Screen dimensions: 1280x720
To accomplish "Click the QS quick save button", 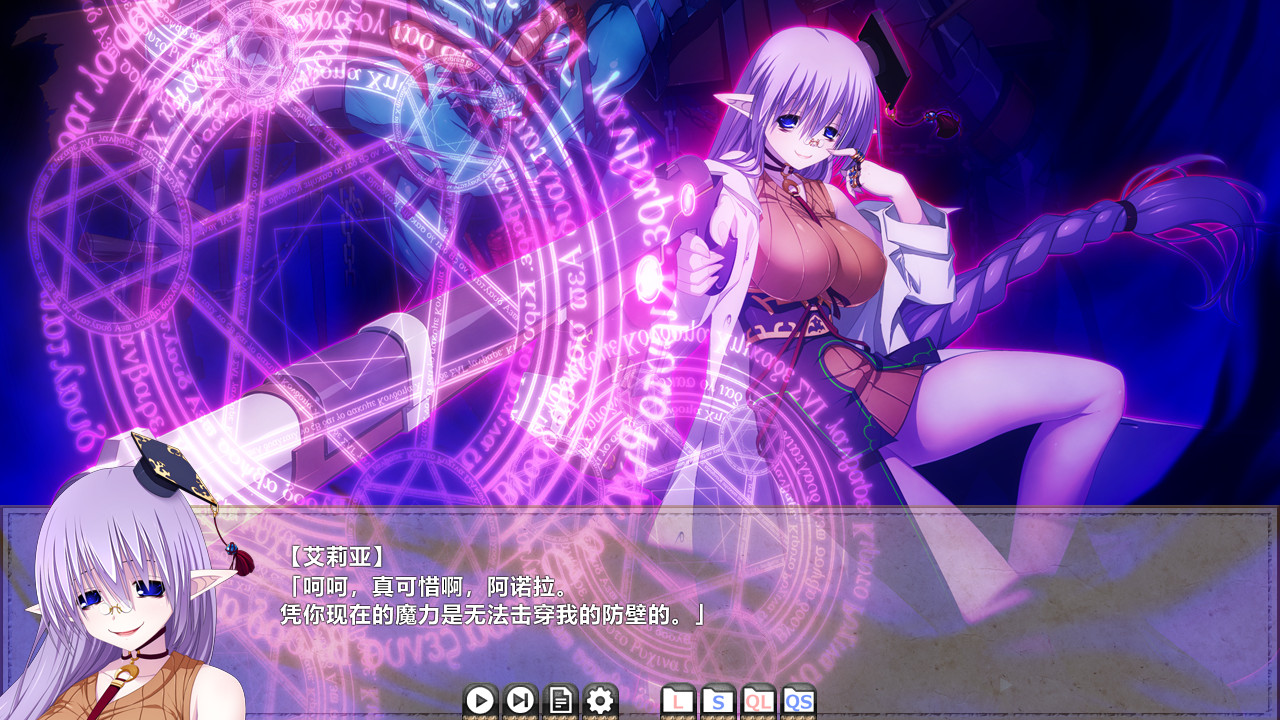I will 798,701.
